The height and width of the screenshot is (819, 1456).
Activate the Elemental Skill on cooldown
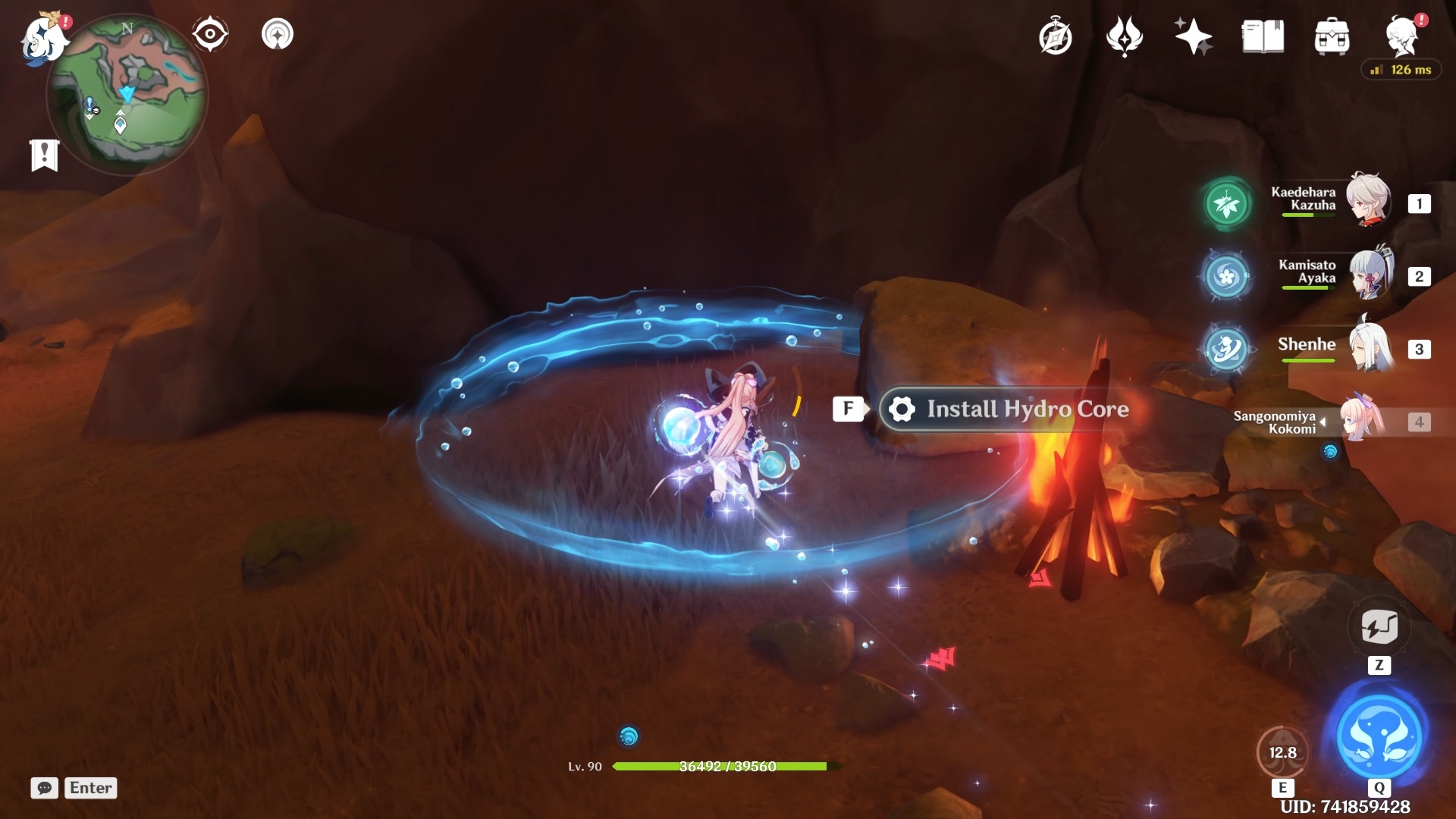coord(1282,752)
